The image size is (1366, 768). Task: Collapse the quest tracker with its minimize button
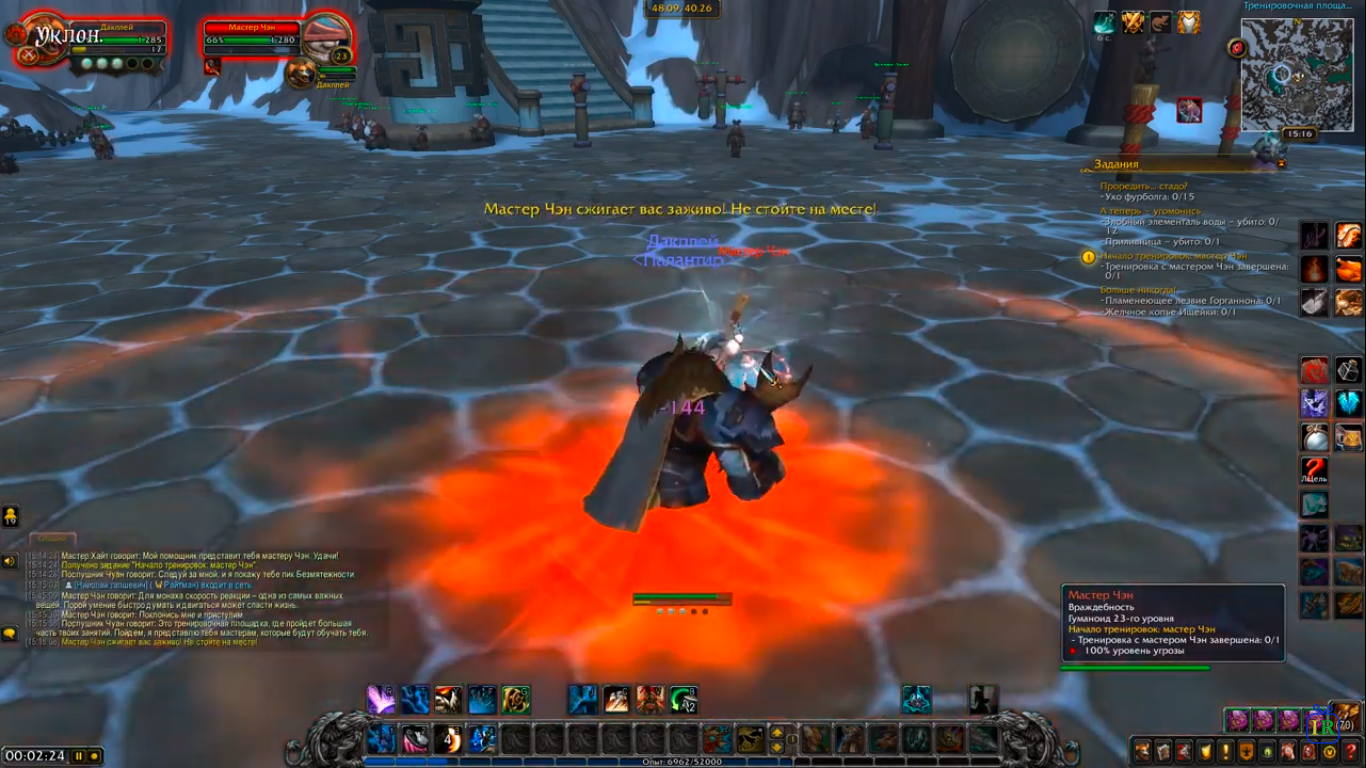click(x=1282, y=163)
